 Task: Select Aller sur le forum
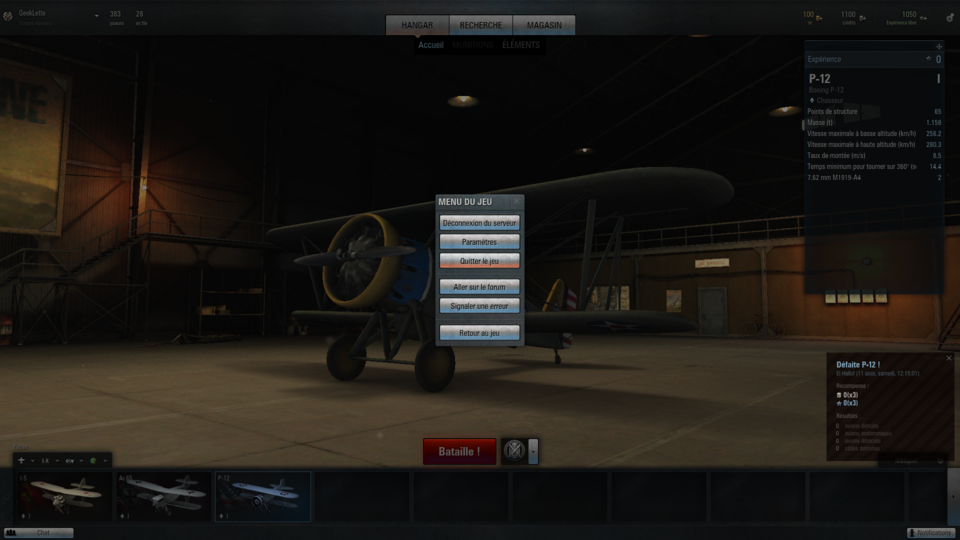480,287
